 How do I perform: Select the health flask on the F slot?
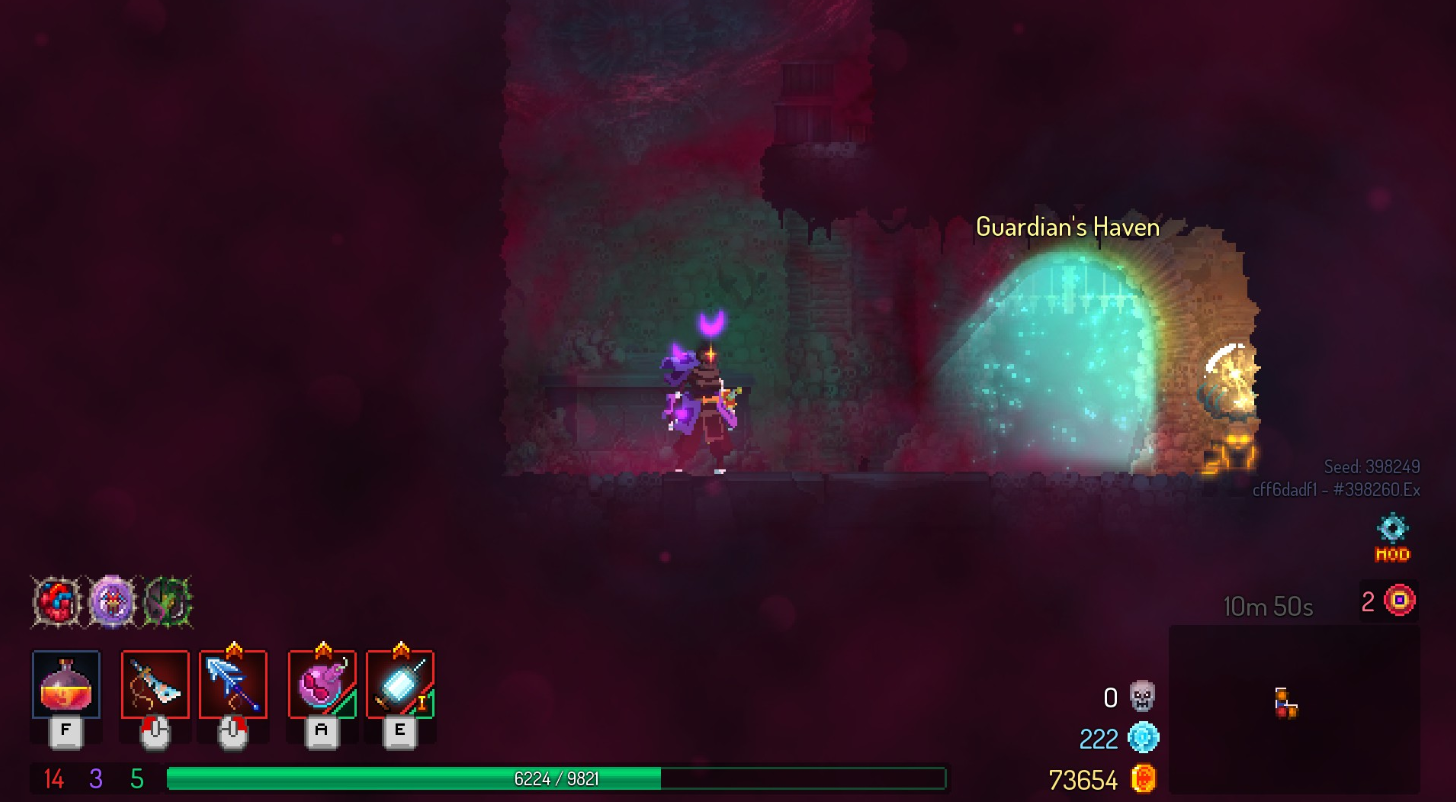tap(64, 686)
